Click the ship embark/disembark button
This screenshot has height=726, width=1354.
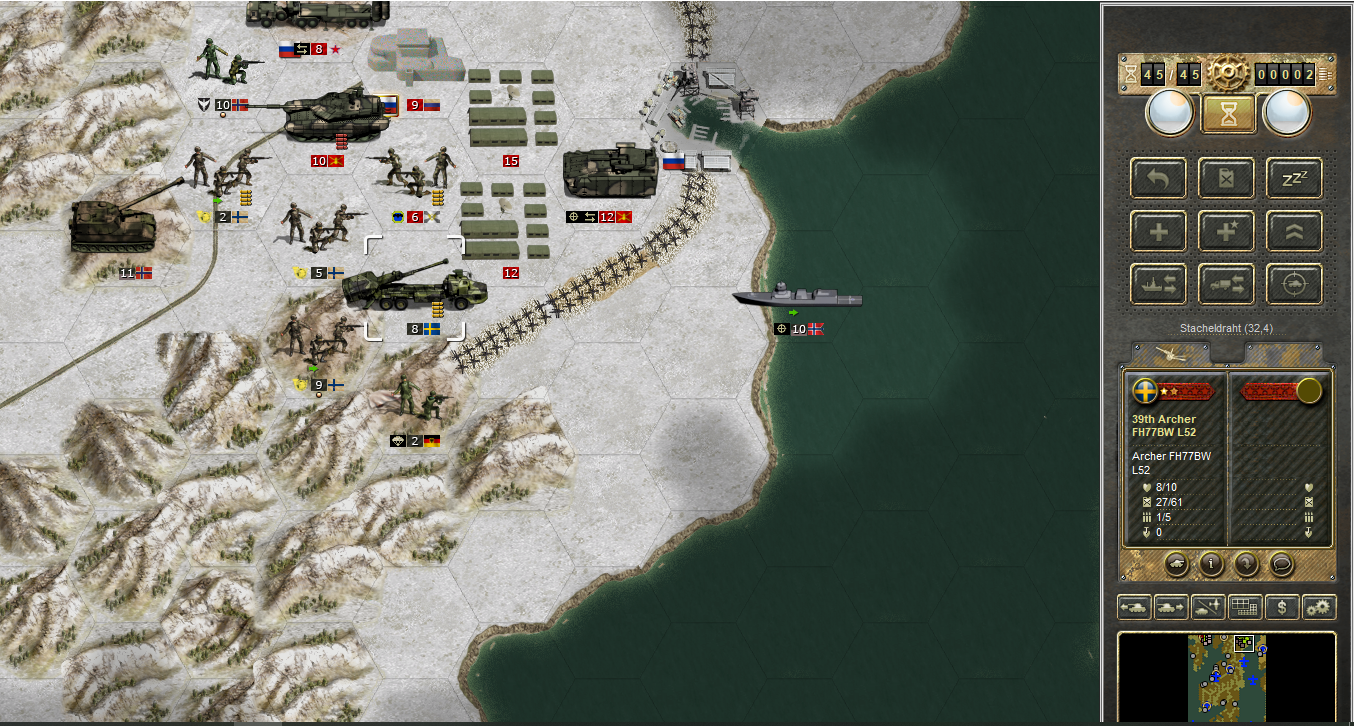[x=1160, y=284]
